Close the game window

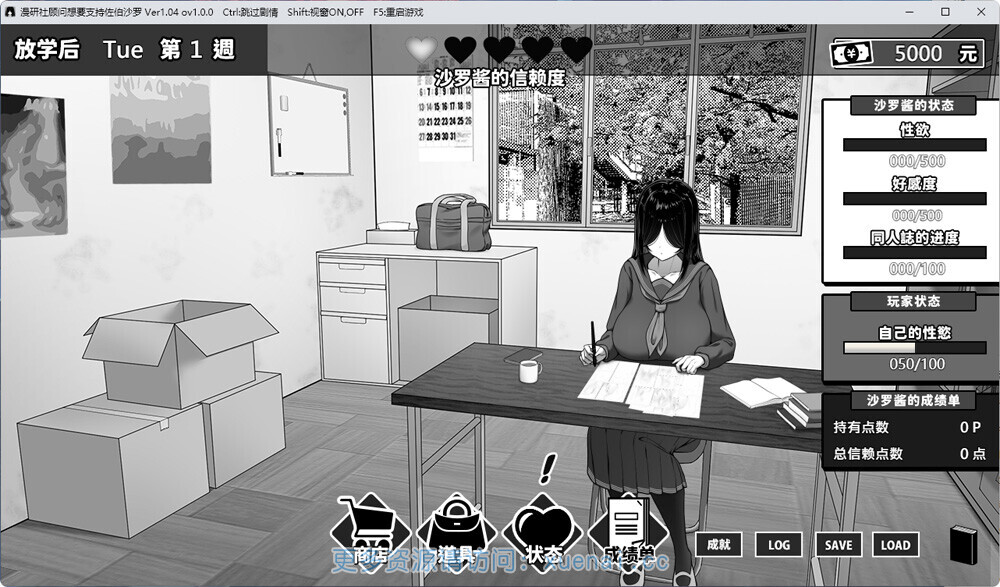click(977, 12)
